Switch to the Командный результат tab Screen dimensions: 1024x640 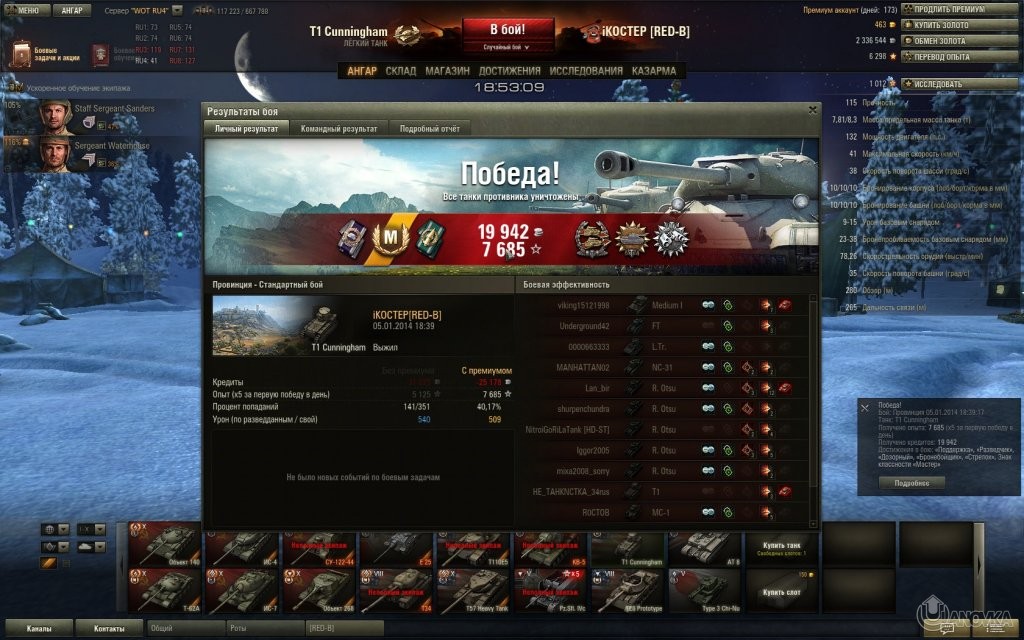pyautogui.click(x=338, y=128)
